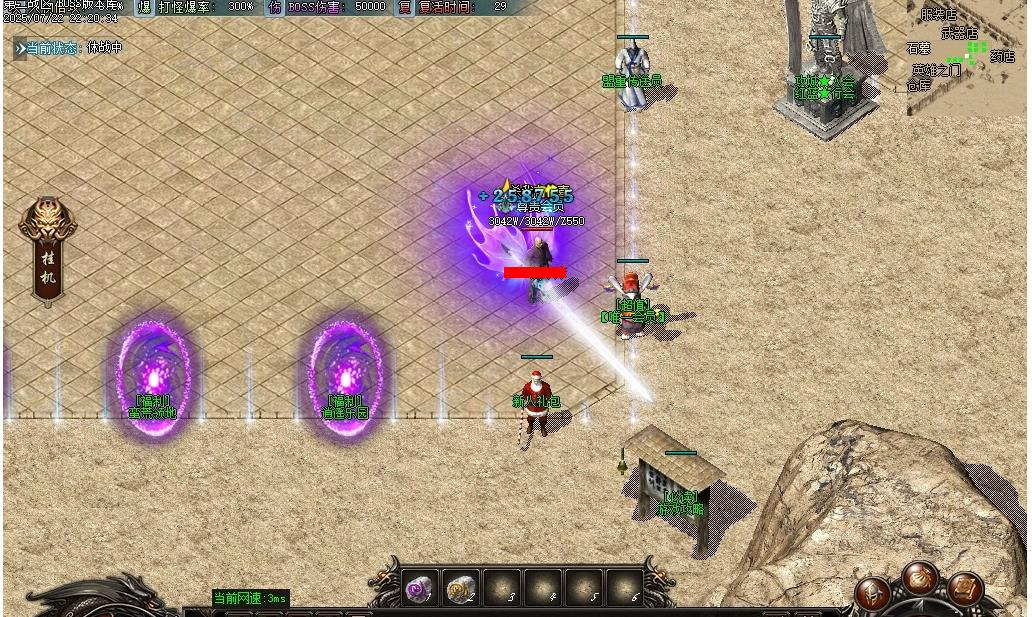Viewport: 1032px width, 617px height.
Task: Click the 爆 drop-rate icon
Action: click(144, 7)
